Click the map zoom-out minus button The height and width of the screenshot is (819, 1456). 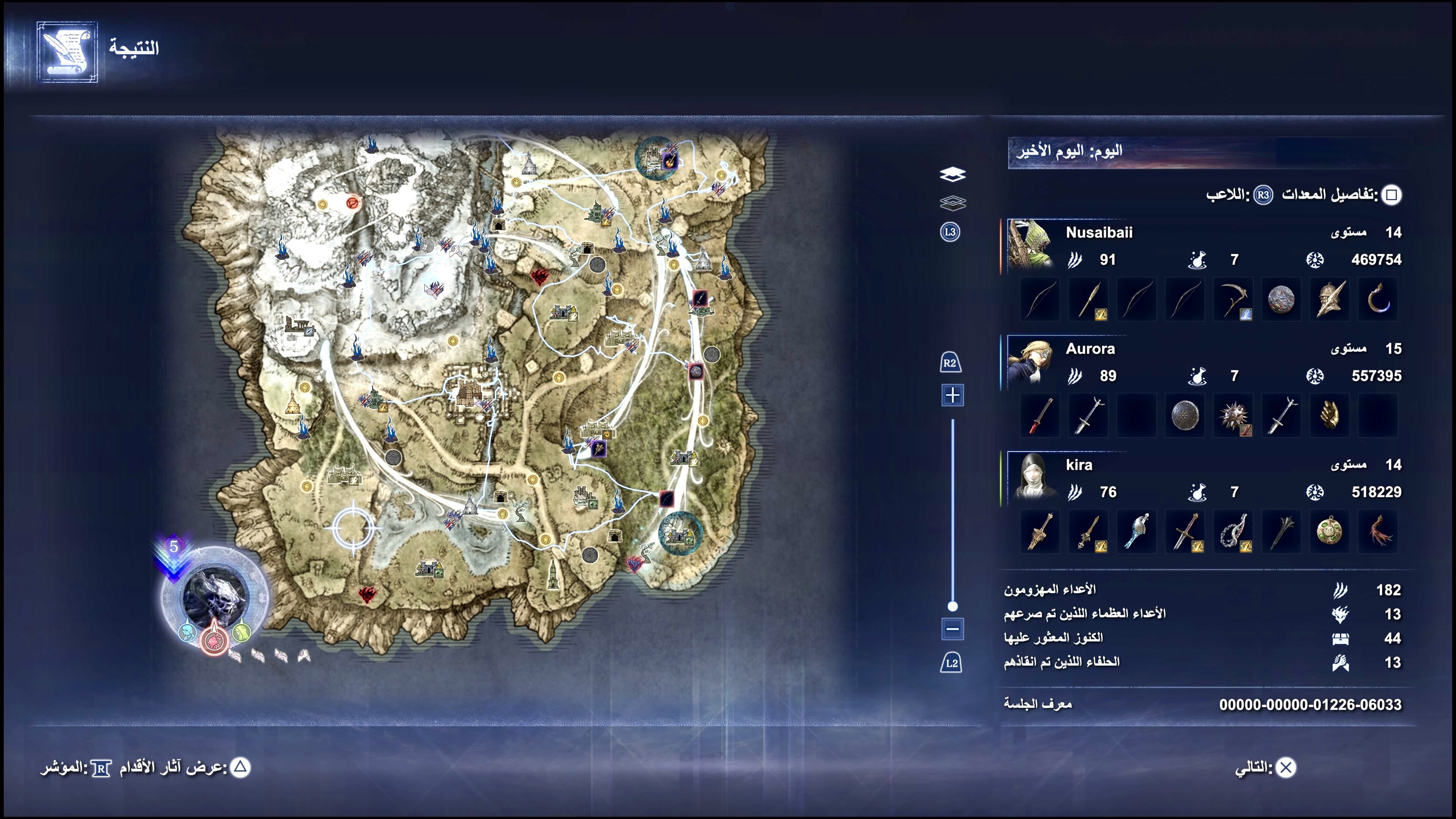tap(952, 629)
